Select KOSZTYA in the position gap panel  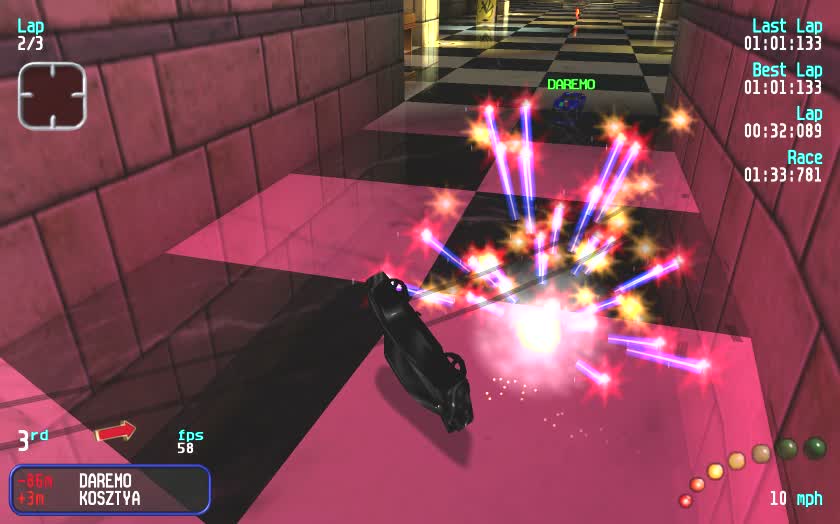(x=109, y=498)
